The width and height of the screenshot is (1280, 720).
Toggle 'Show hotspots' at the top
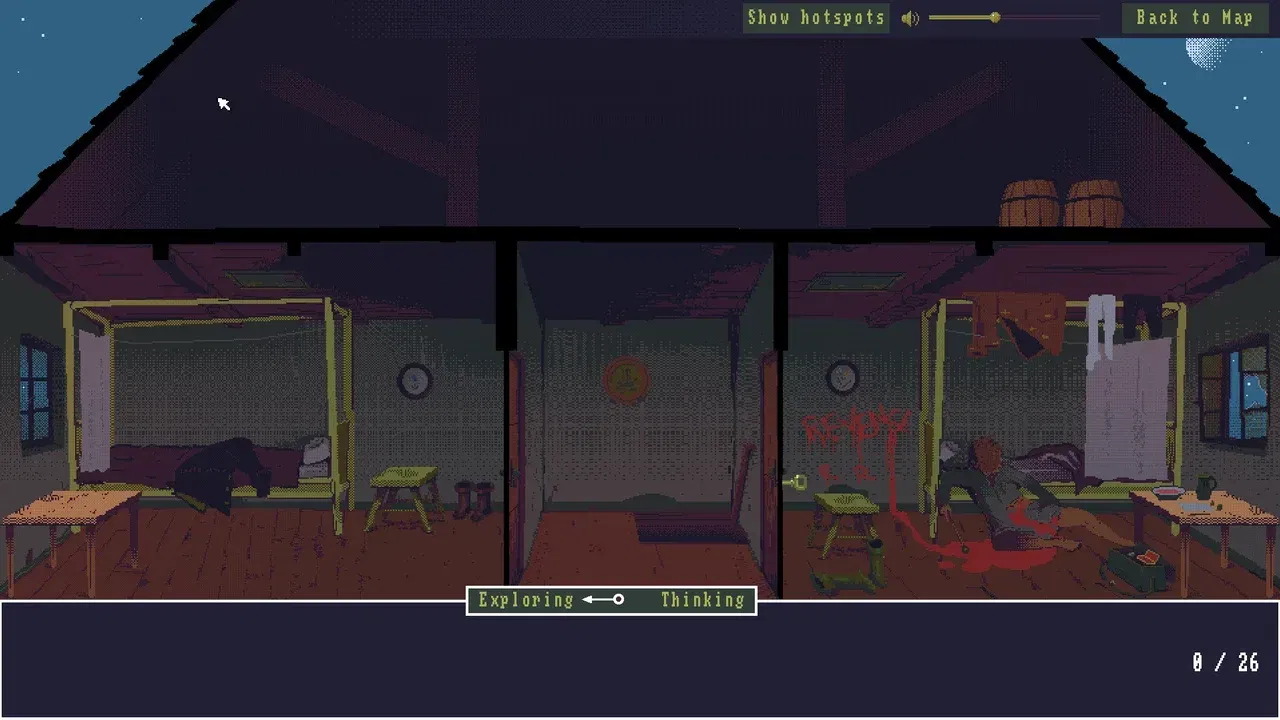pos(816,17)
